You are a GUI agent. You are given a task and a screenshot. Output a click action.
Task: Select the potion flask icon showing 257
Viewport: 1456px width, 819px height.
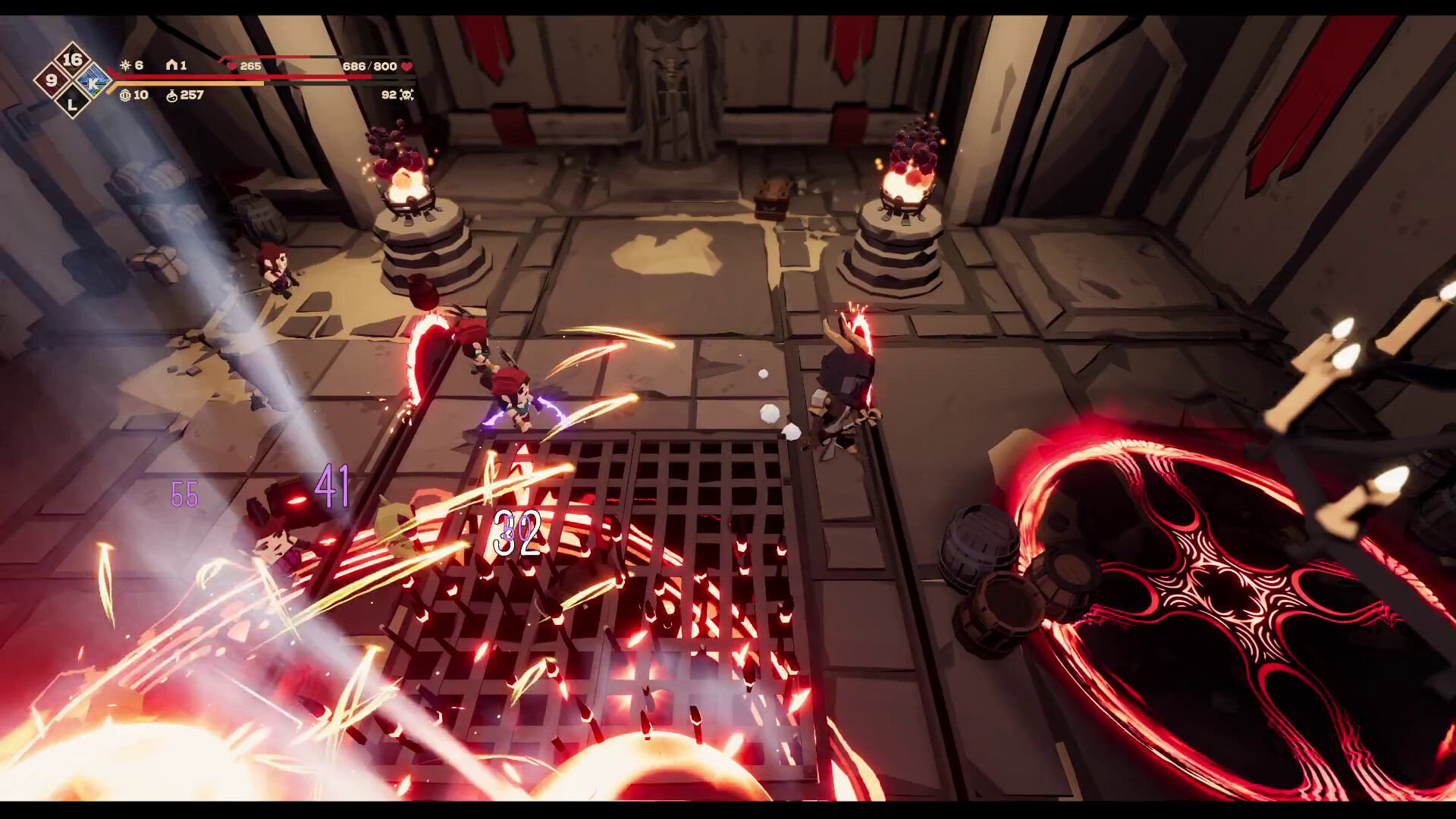coord(172,96)
